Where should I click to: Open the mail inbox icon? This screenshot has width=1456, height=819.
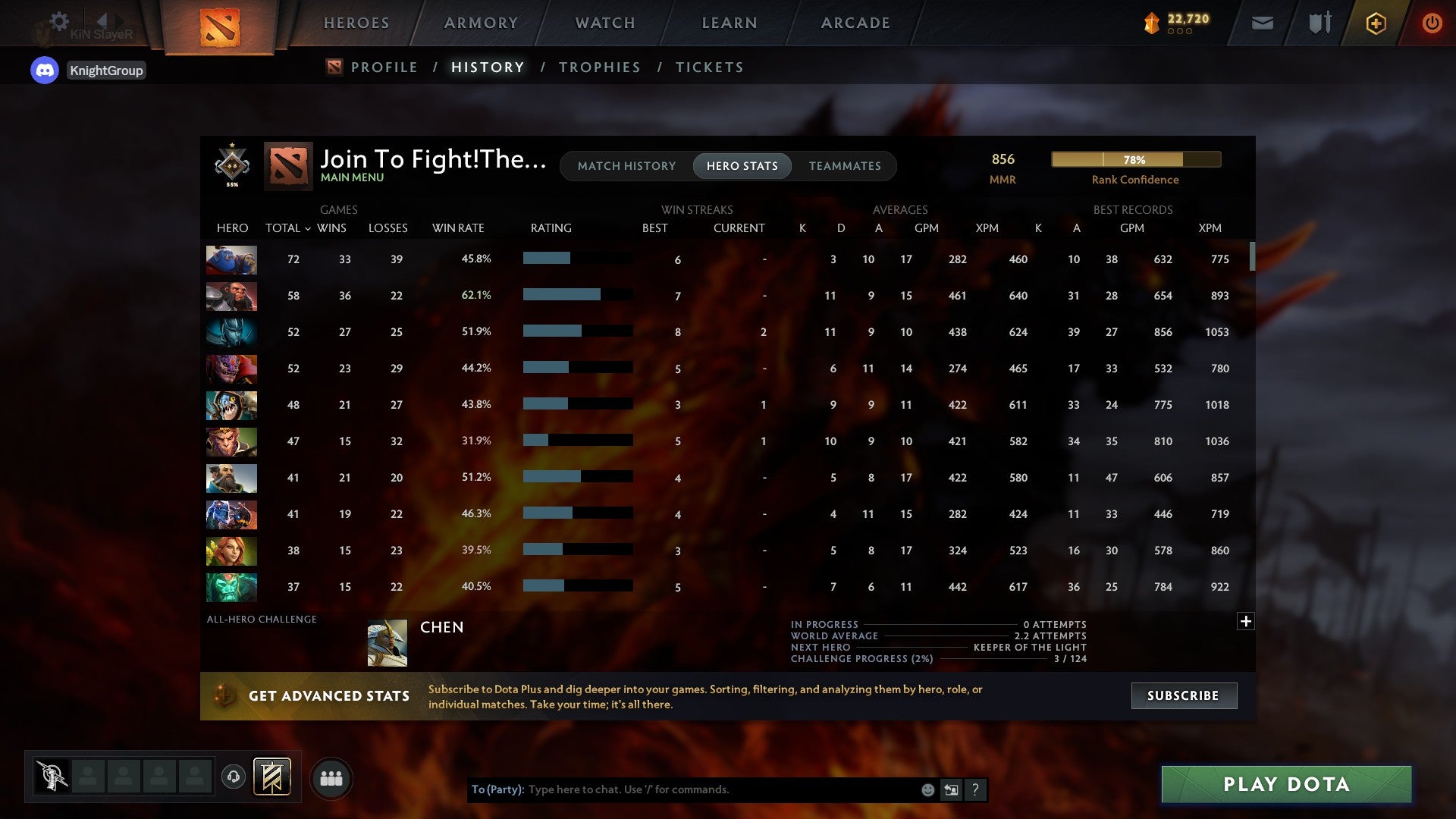pos(1261,24)
